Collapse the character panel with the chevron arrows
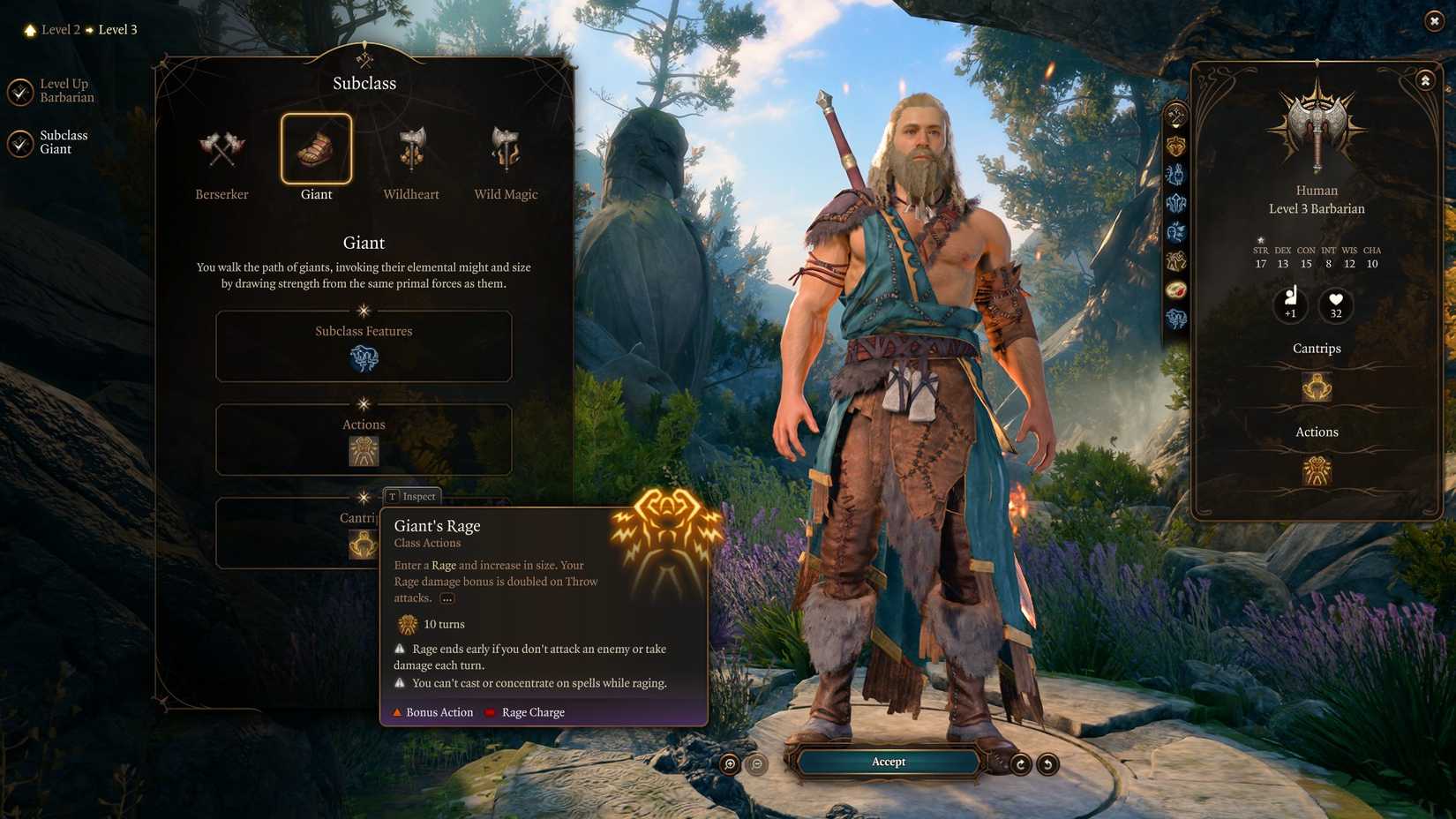This screenshot has width=1456, height=819. [x=1425, y=79]
